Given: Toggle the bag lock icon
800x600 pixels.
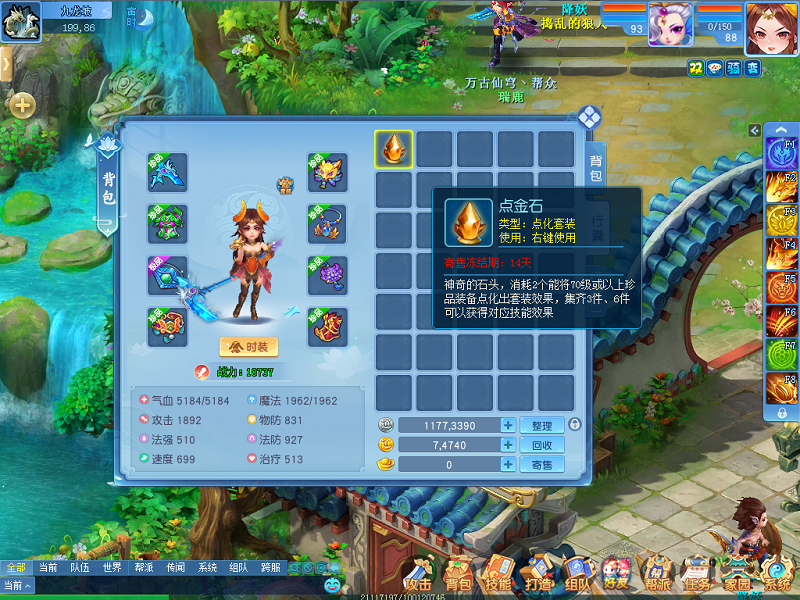Looking at the screenshot, I should pyautogui.click(x=574, y=425).
